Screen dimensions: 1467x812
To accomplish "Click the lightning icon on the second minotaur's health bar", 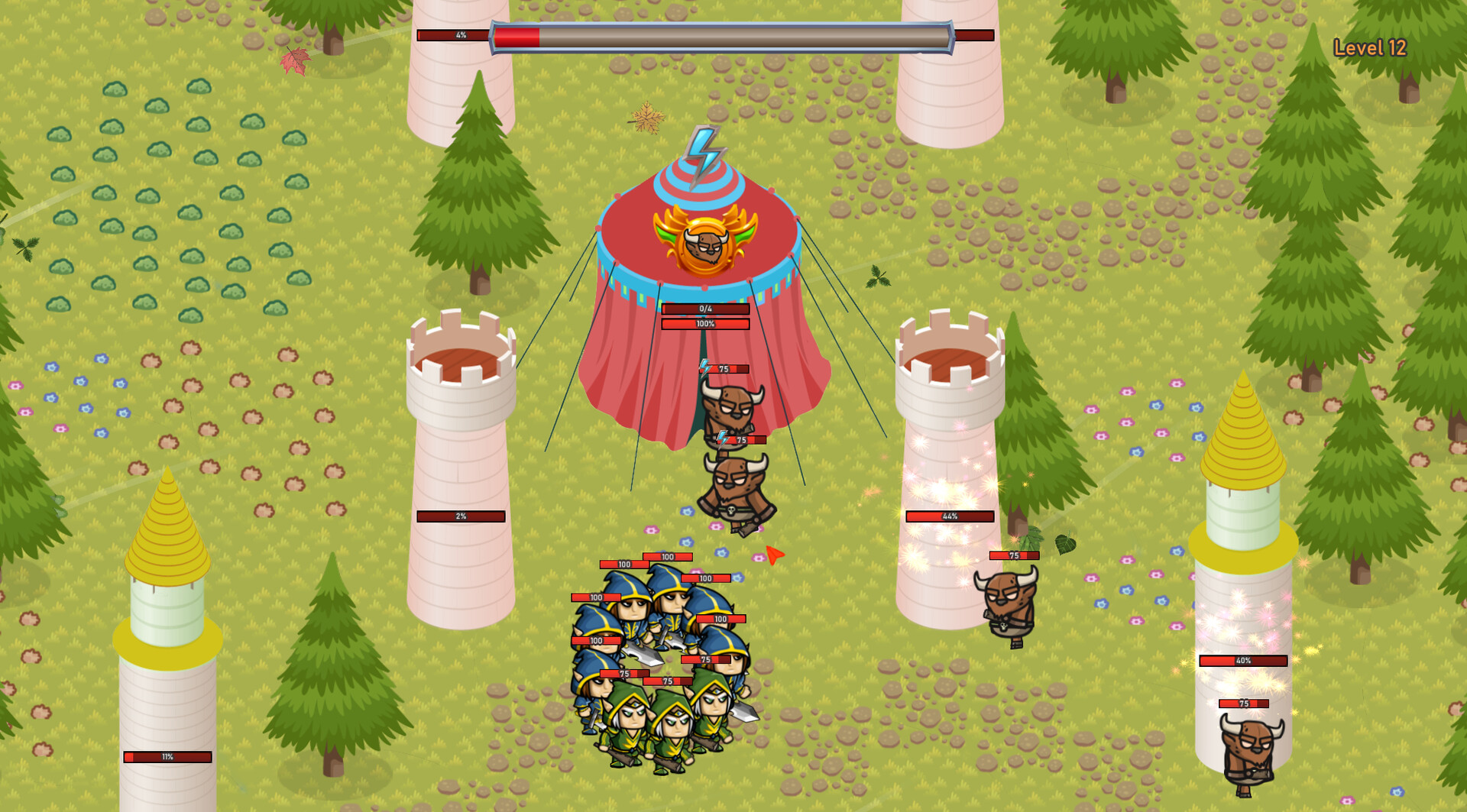I will (723, 441).
